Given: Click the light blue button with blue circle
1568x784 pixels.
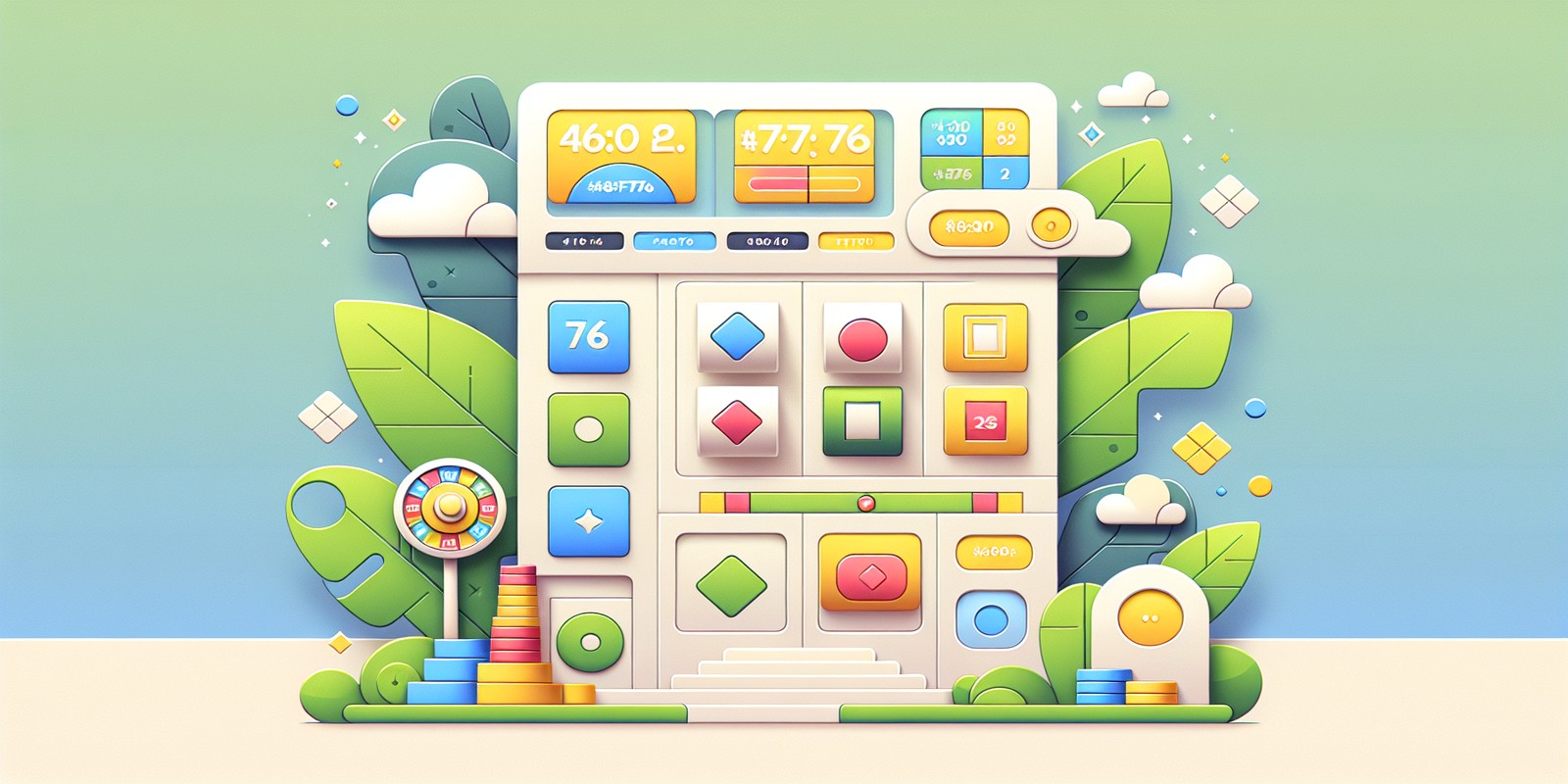Looking at the screenshot, I should click(991, 619).
